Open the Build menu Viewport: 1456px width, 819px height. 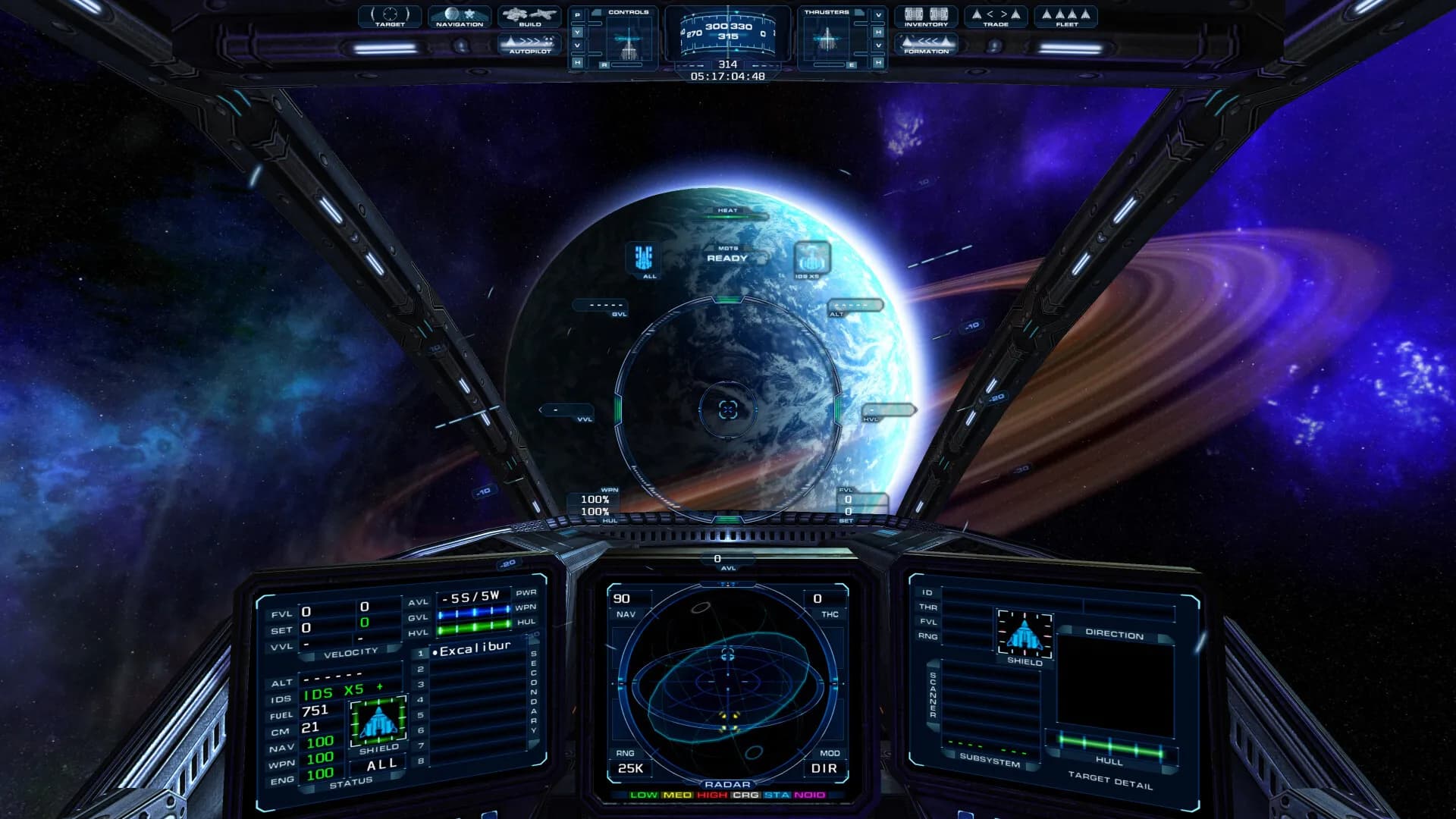[x=529, y=17]
